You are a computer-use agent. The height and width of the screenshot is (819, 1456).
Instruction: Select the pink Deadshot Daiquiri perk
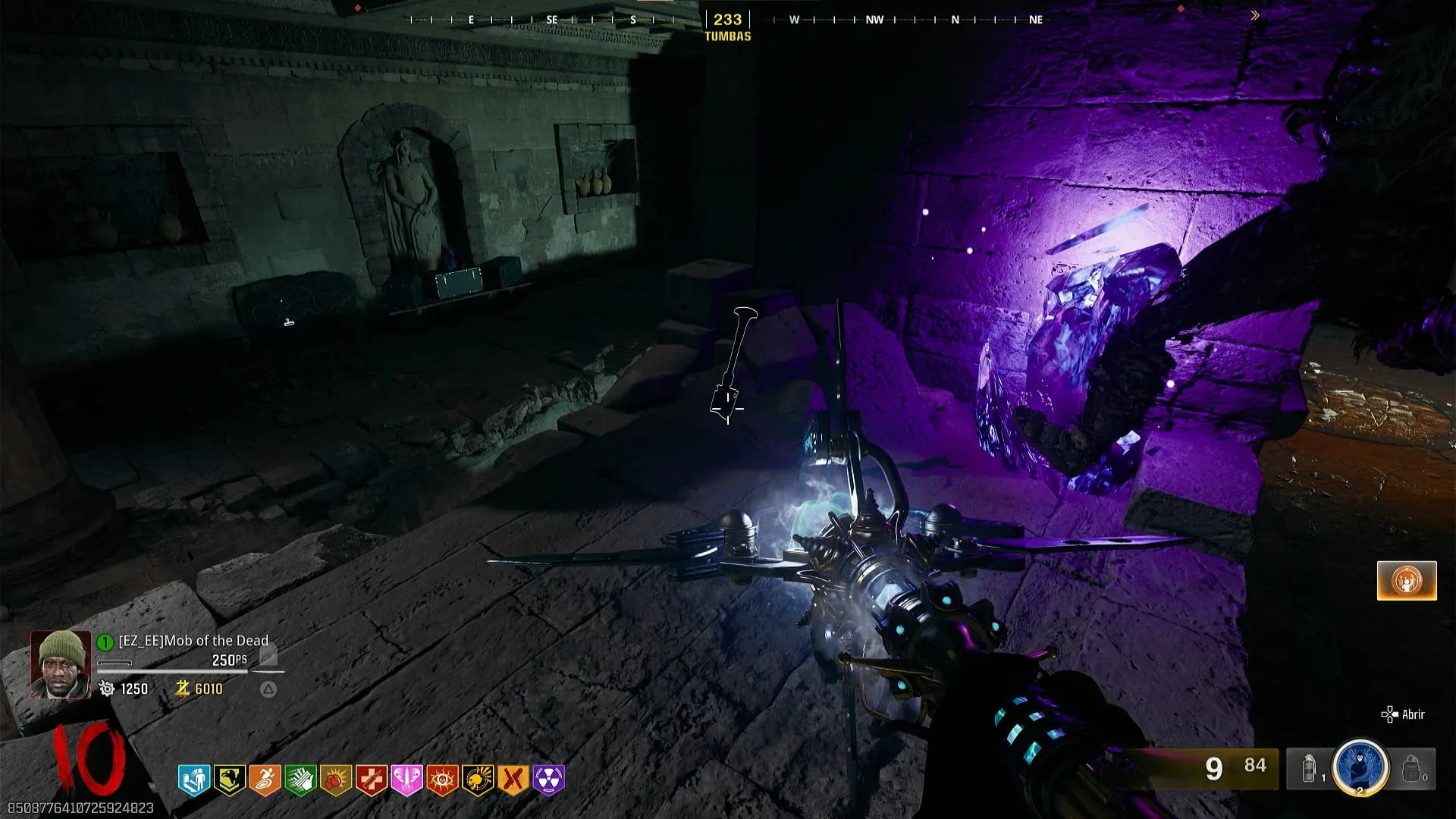[x=406, y=780]
